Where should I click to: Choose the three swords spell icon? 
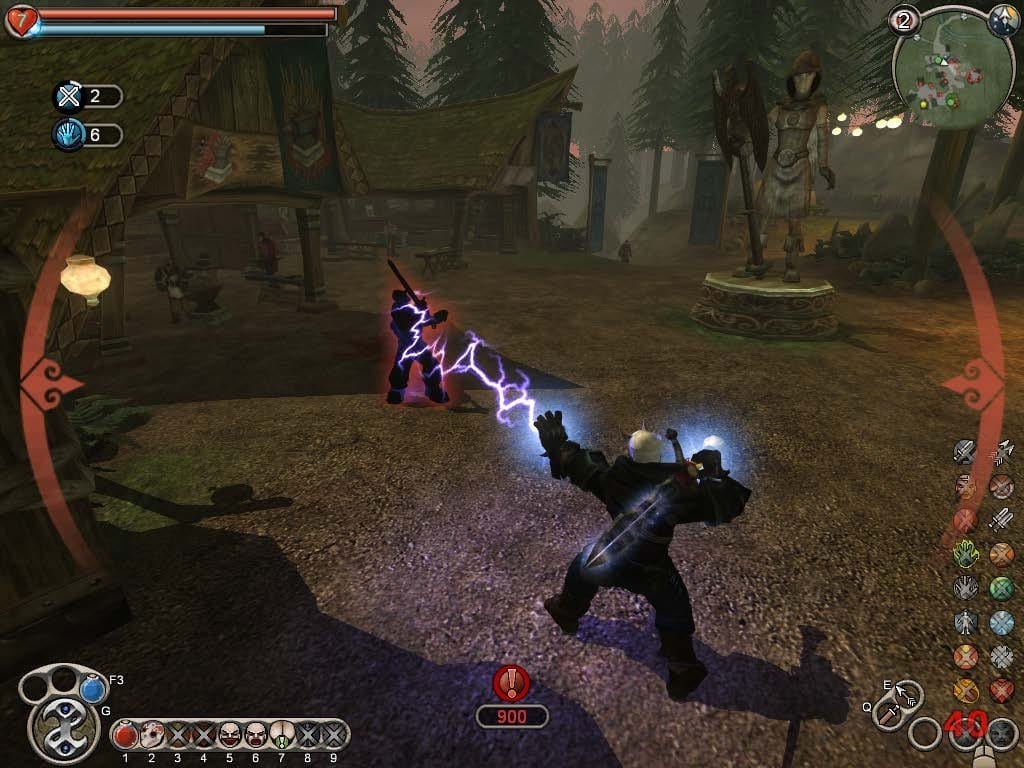[x=1001, y=520]
